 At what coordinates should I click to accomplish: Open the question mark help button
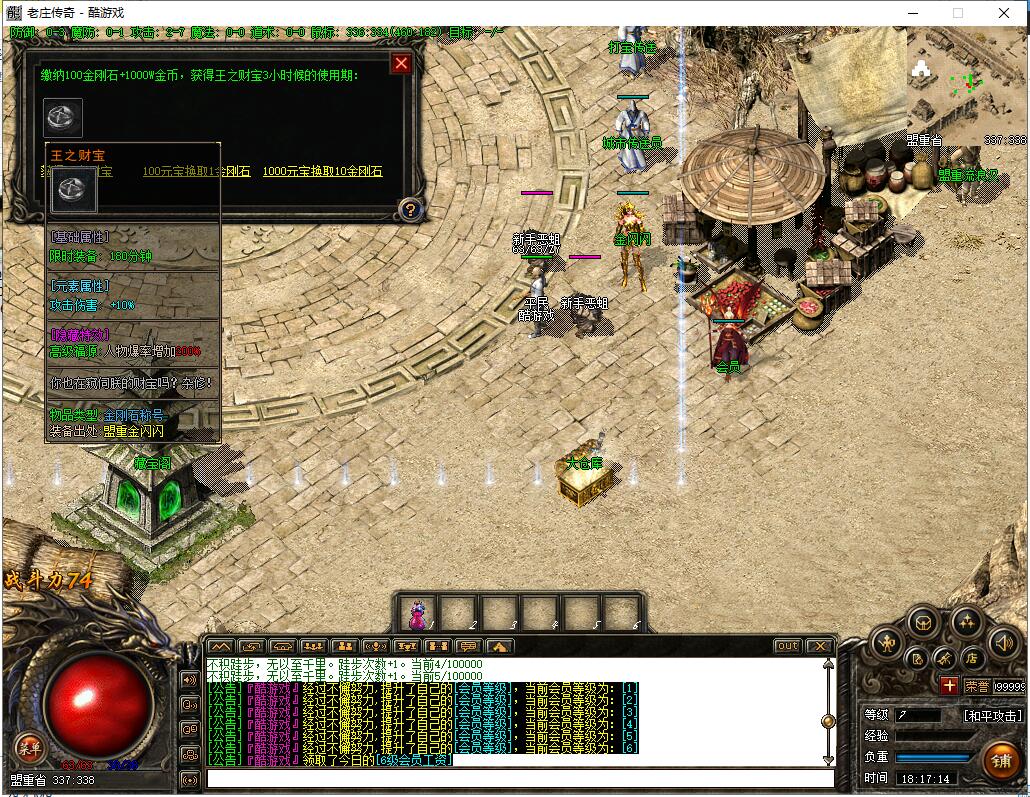pyautogui.click(x=409, y=210)
